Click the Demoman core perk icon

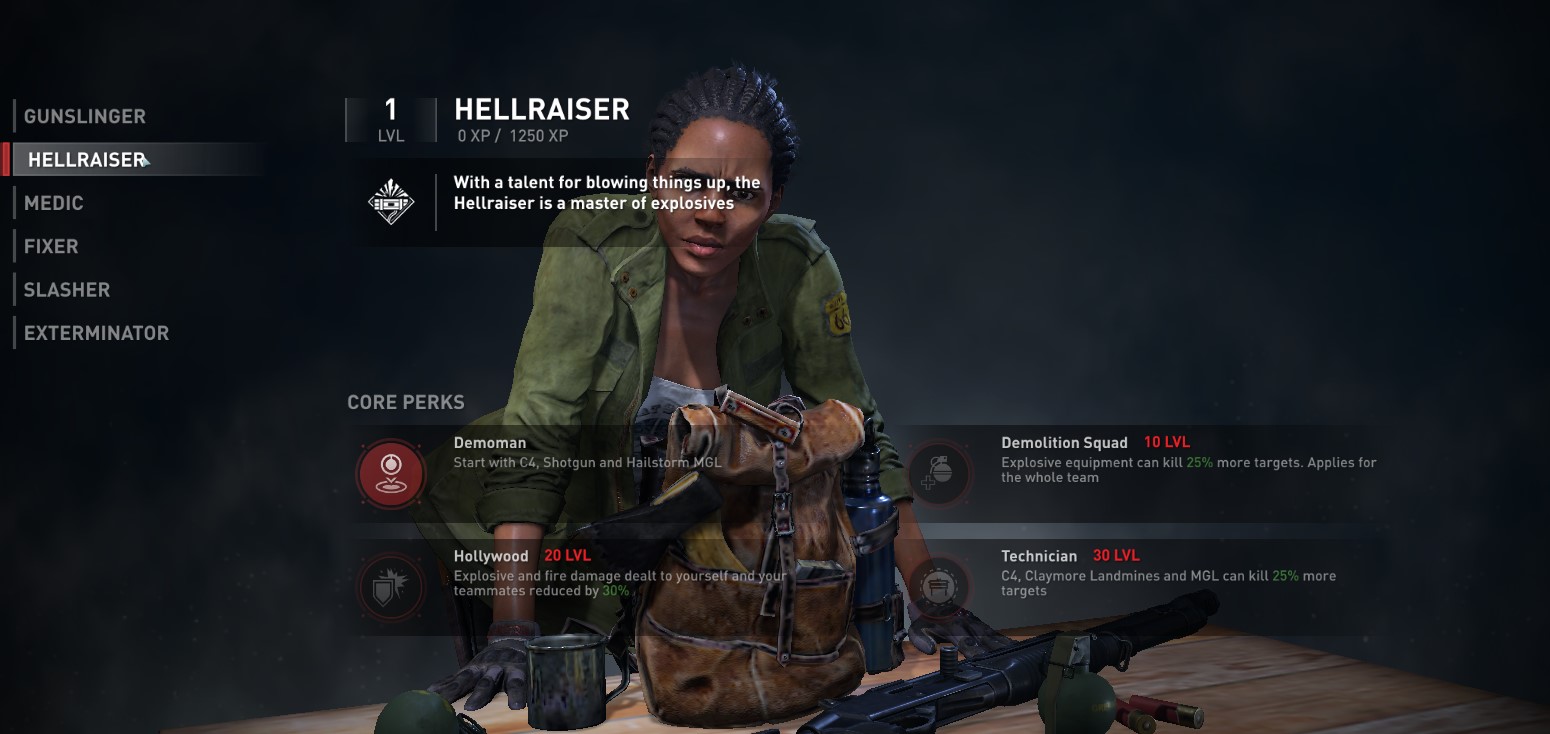[391, 472]
